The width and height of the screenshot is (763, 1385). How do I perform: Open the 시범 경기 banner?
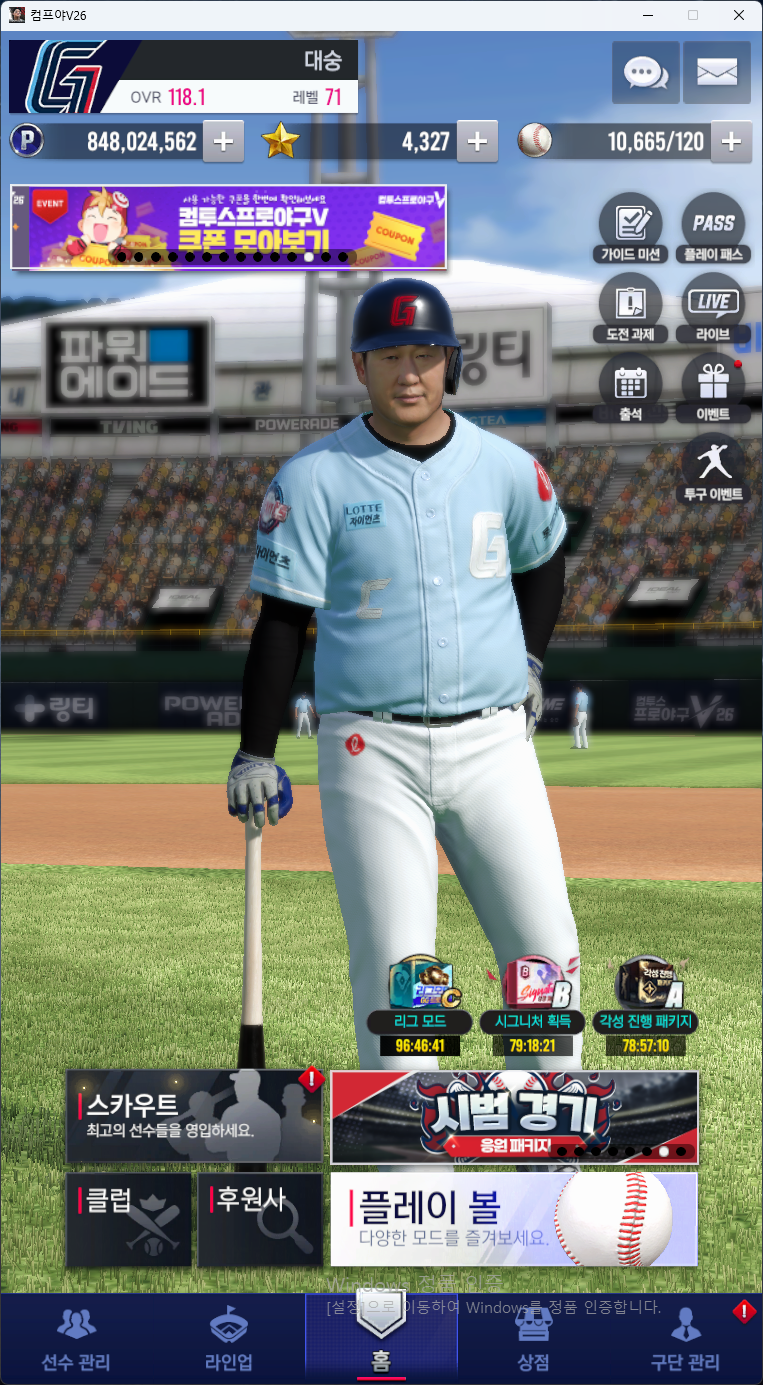click(514, 1116)
